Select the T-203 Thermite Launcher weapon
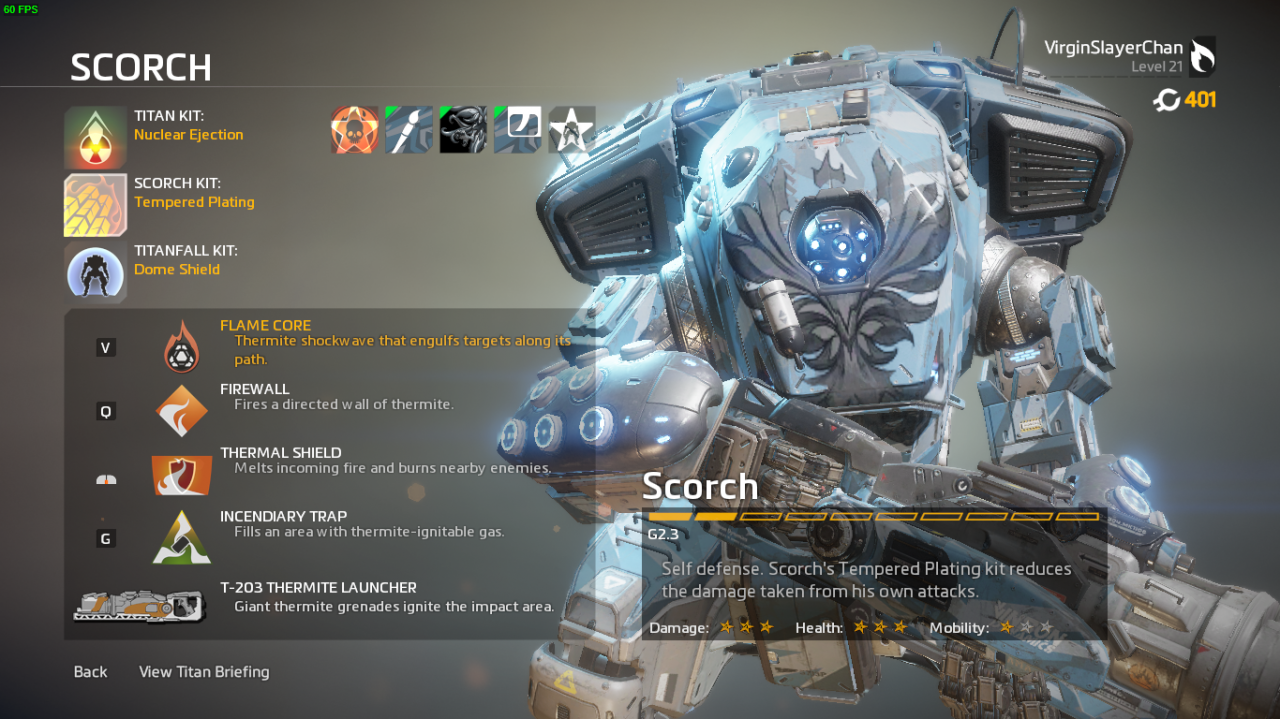The height and width of the screenshot is (719, 1280). 140,604
